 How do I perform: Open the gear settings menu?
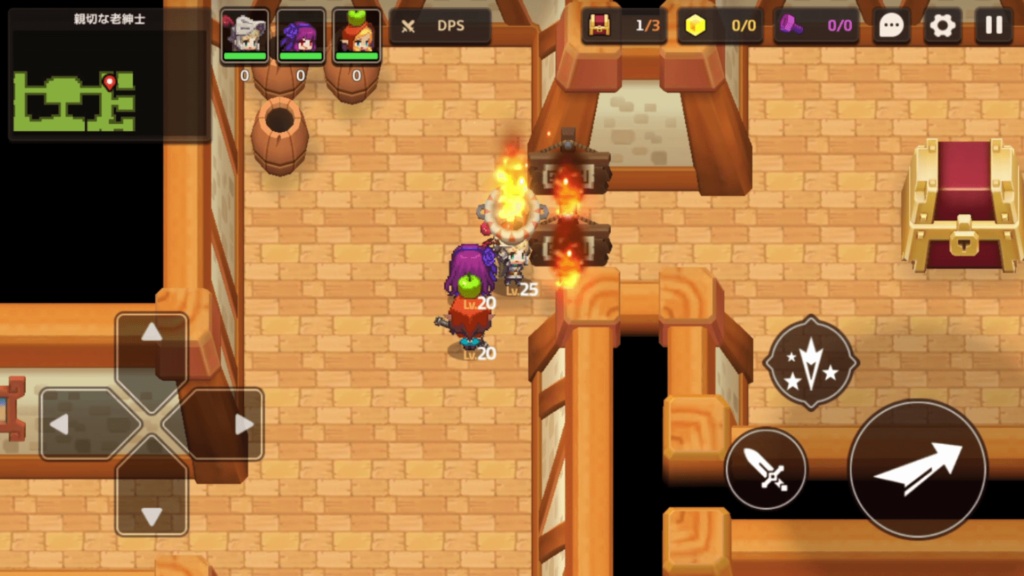click(x=942, y=26)
